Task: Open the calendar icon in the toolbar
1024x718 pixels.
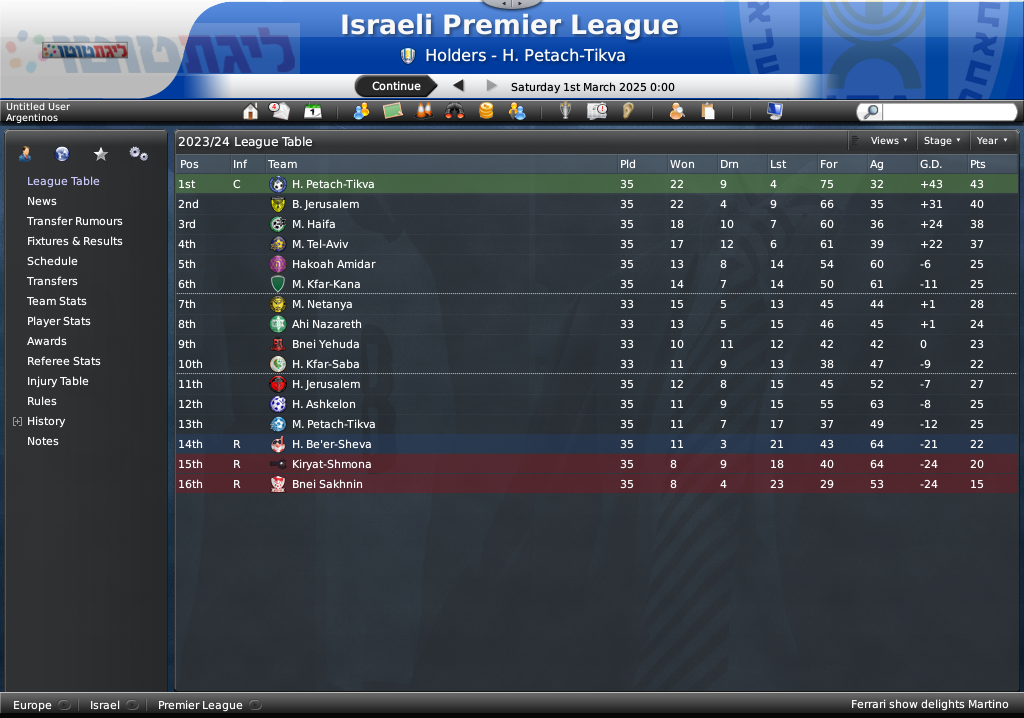Action: (313, 111)
